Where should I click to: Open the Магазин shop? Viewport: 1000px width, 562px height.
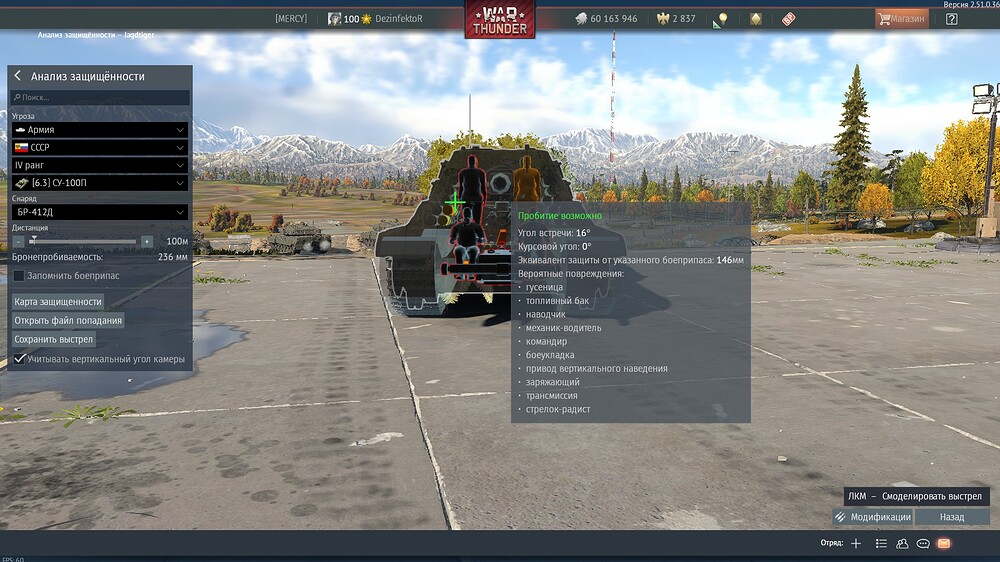[901, 18]
